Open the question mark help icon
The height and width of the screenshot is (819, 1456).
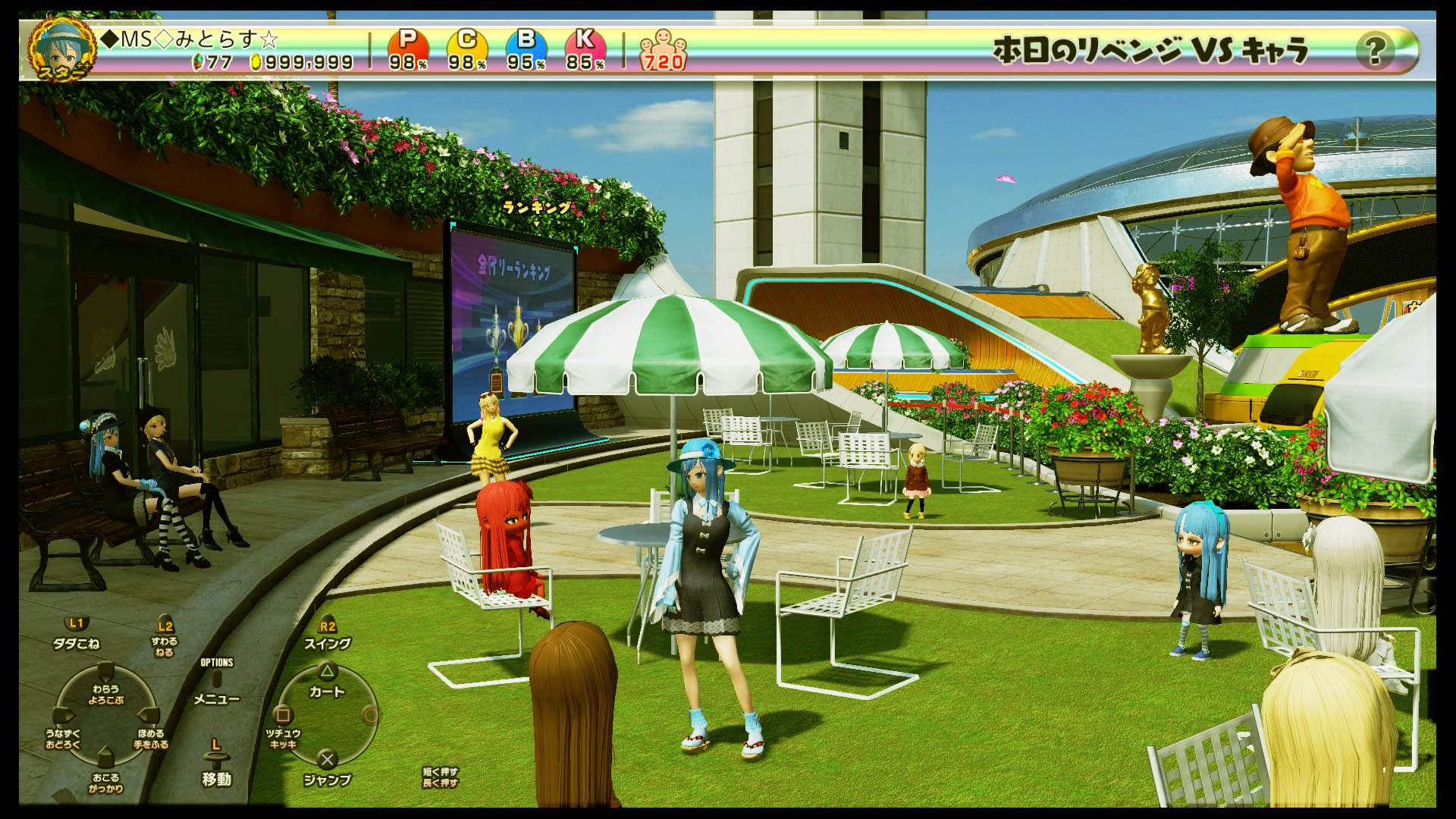tap(1375, 51)
